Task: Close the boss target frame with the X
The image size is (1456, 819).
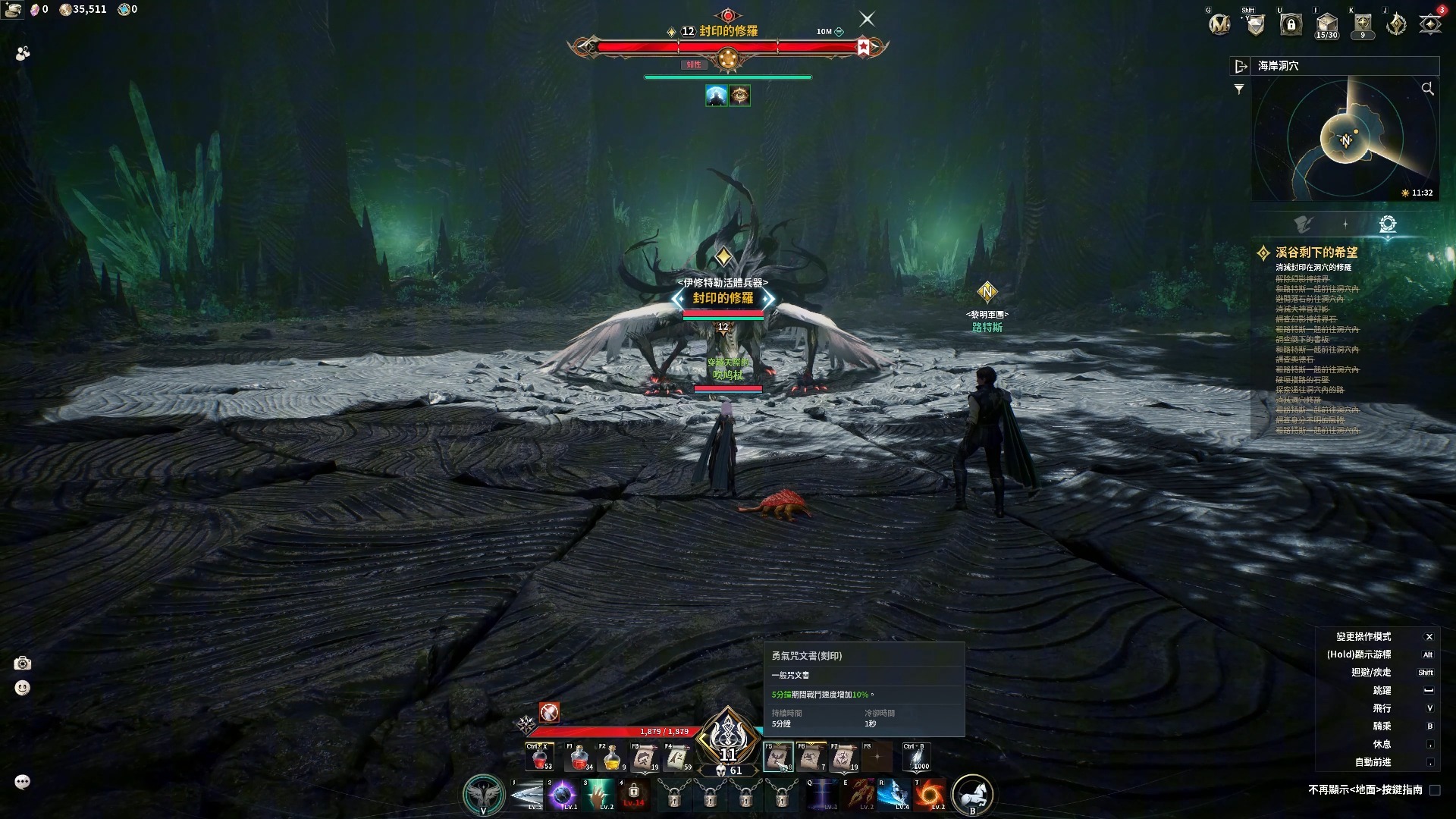Action: pyautogui.click(x=867, y=19)
